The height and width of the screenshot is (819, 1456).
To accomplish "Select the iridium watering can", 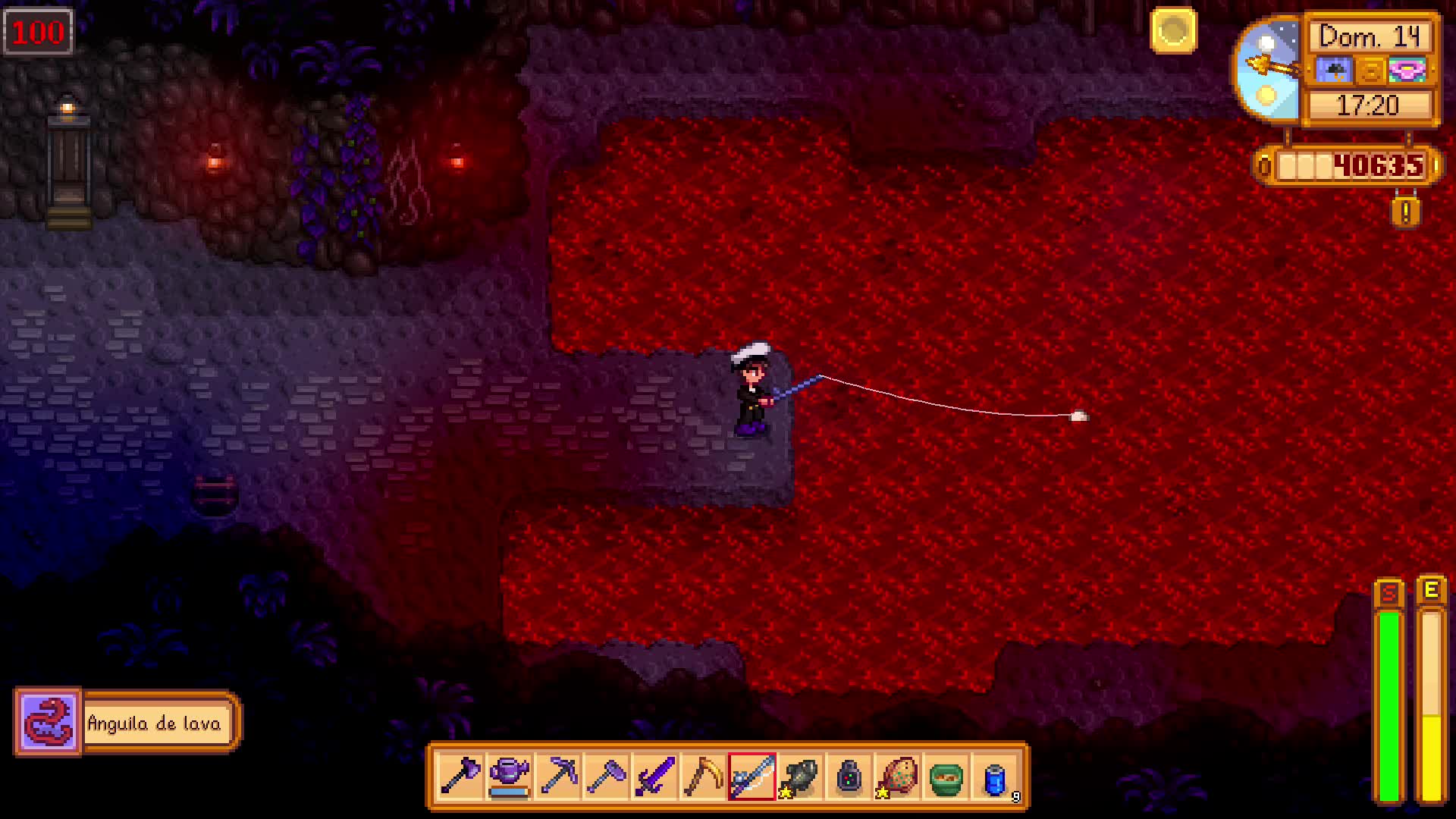I will point(509,775).
